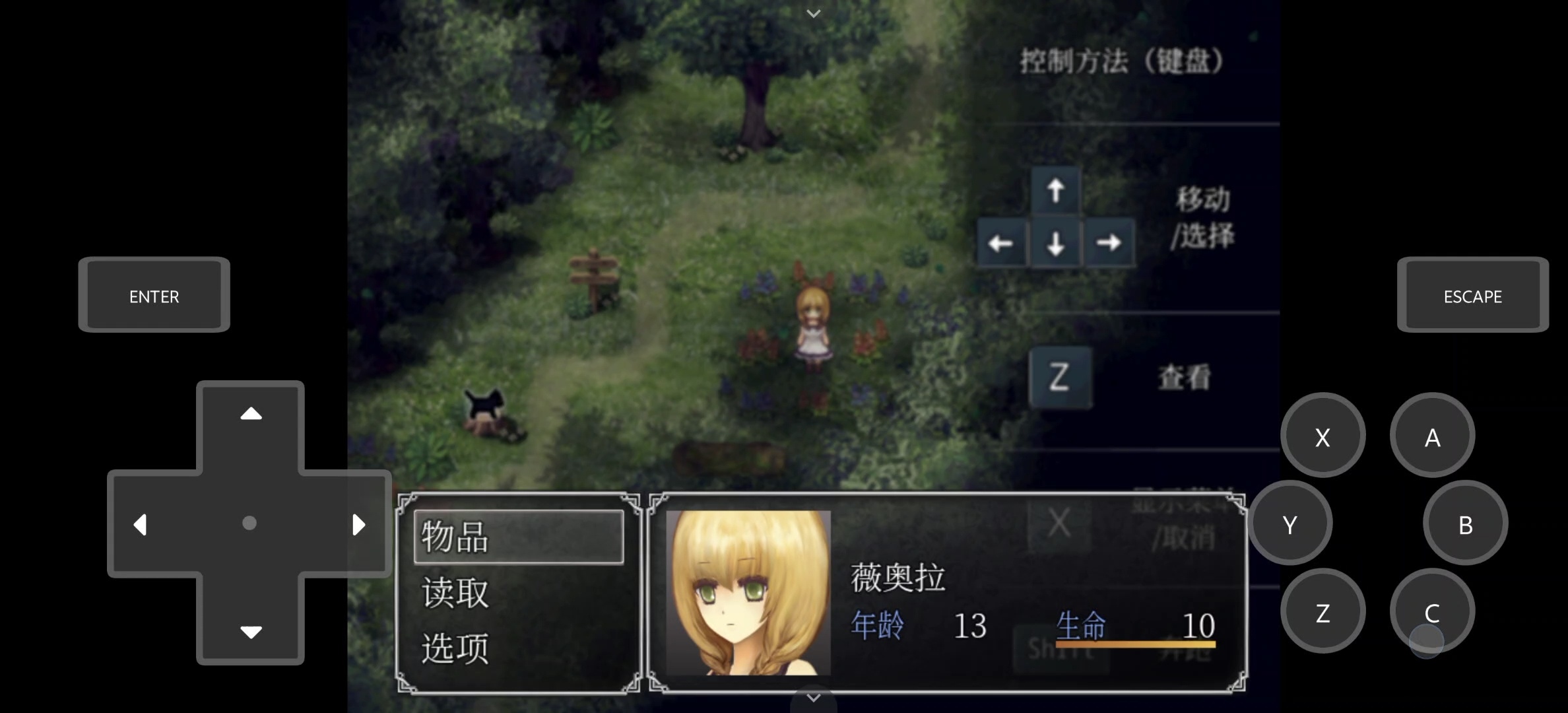This screenshot has width=1568, height=713.
Task: Click Viola's character portrait
Action: pyautogui.click(x=750, y=597)
